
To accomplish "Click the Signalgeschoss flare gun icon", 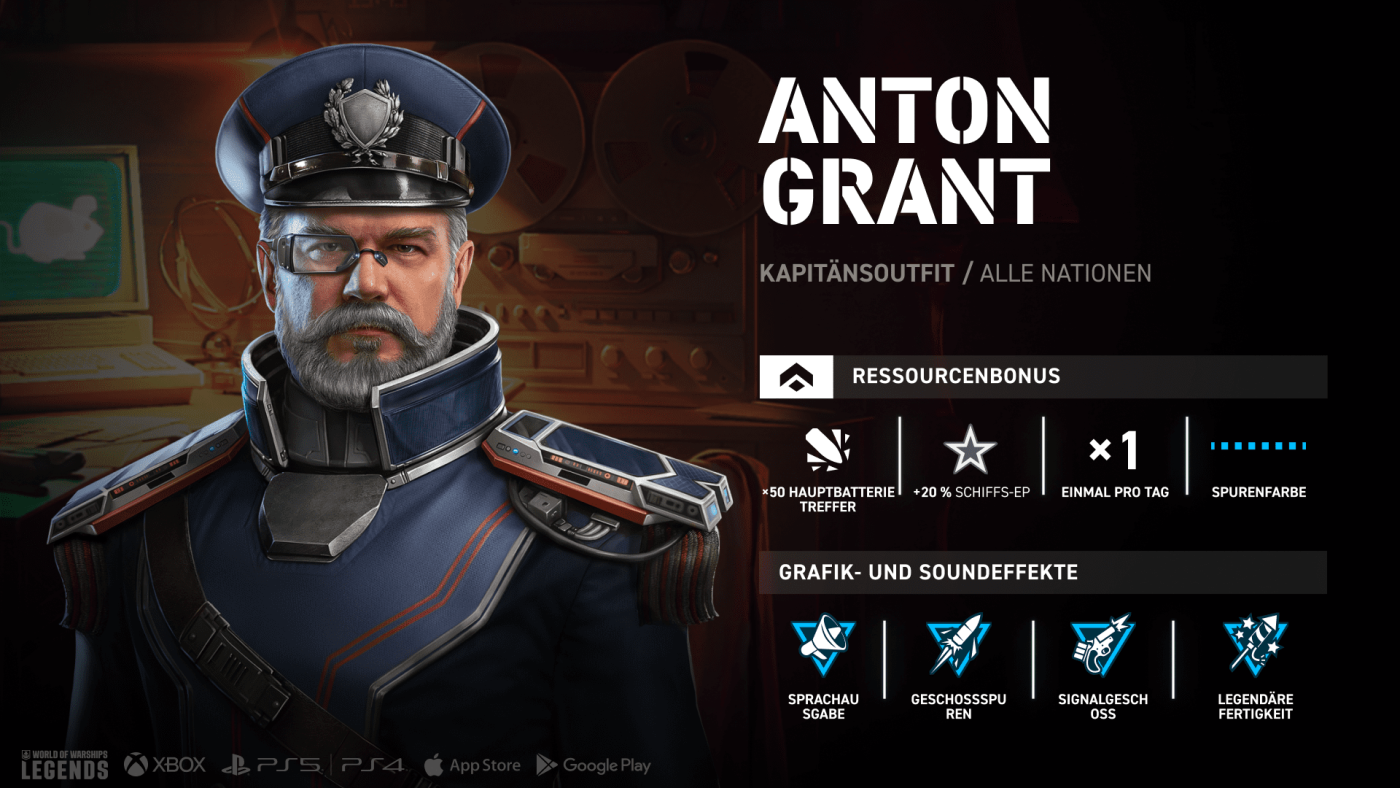I will pos(1102,645).
